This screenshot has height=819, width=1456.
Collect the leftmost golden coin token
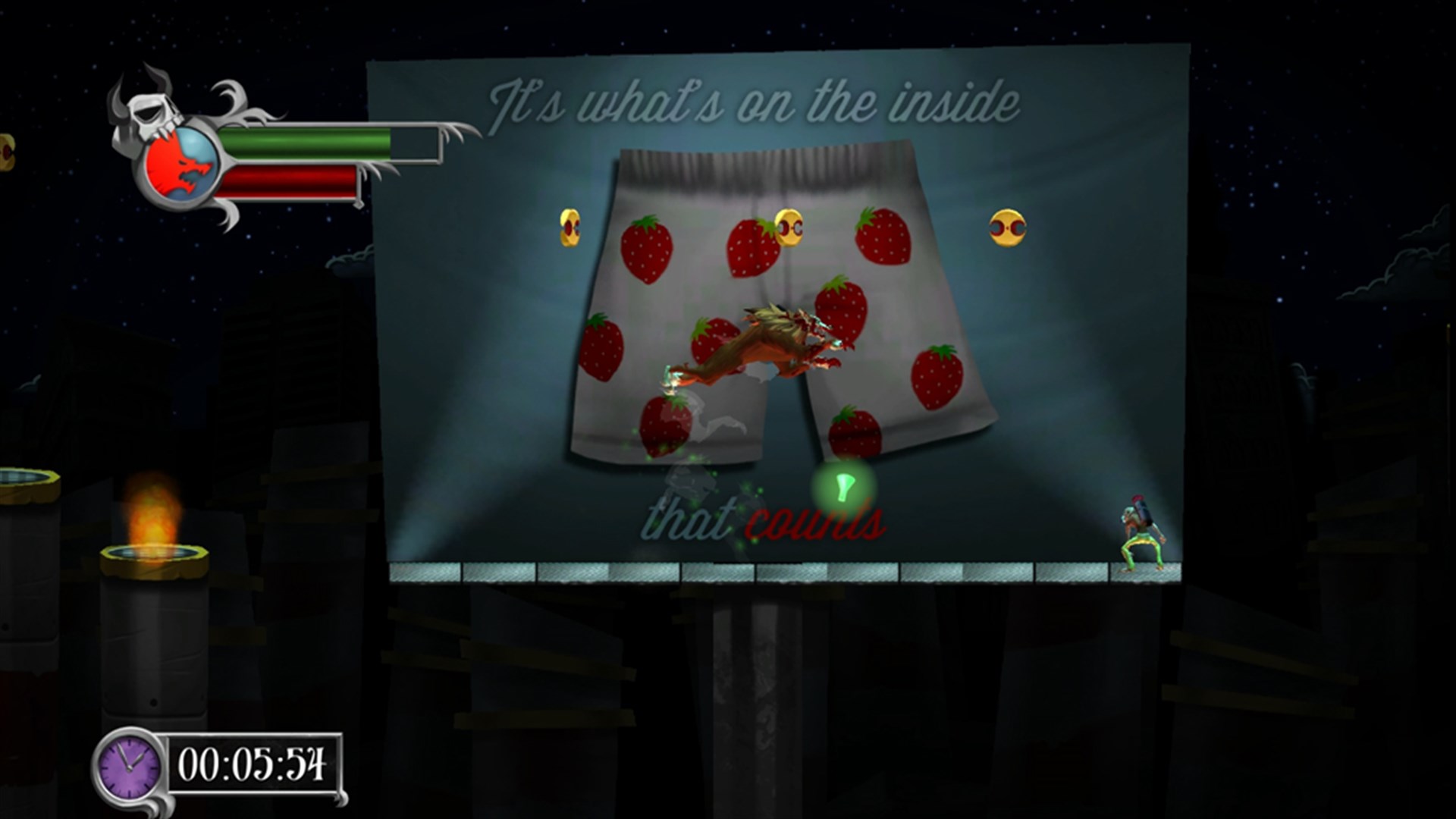(568, 227)
